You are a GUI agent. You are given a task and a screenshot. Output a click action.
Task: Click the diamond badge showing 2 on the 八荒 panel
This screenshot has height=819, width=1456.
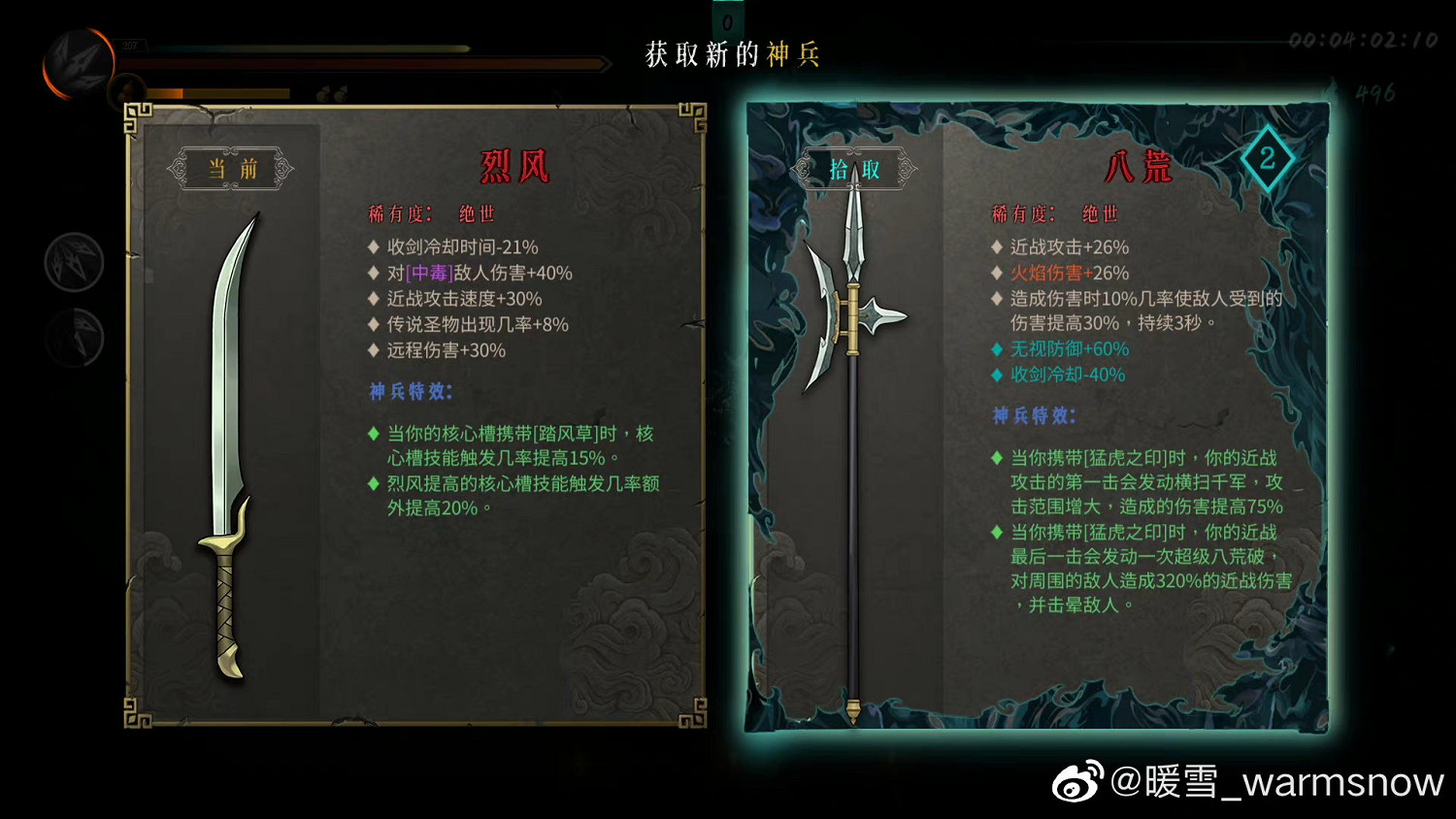click(1268, 158)
